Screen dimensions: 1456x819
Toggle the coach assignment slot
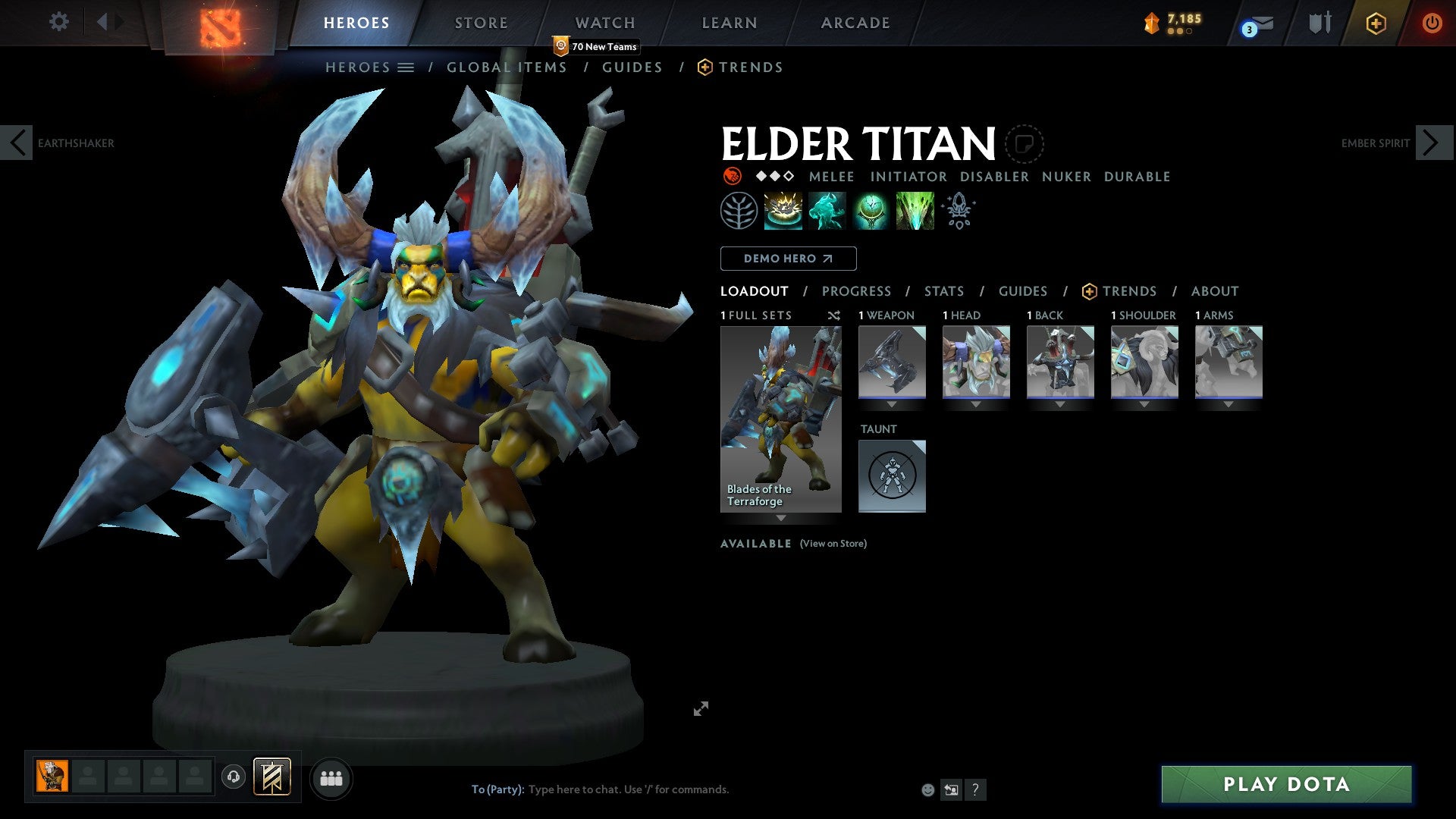point(233,777)
